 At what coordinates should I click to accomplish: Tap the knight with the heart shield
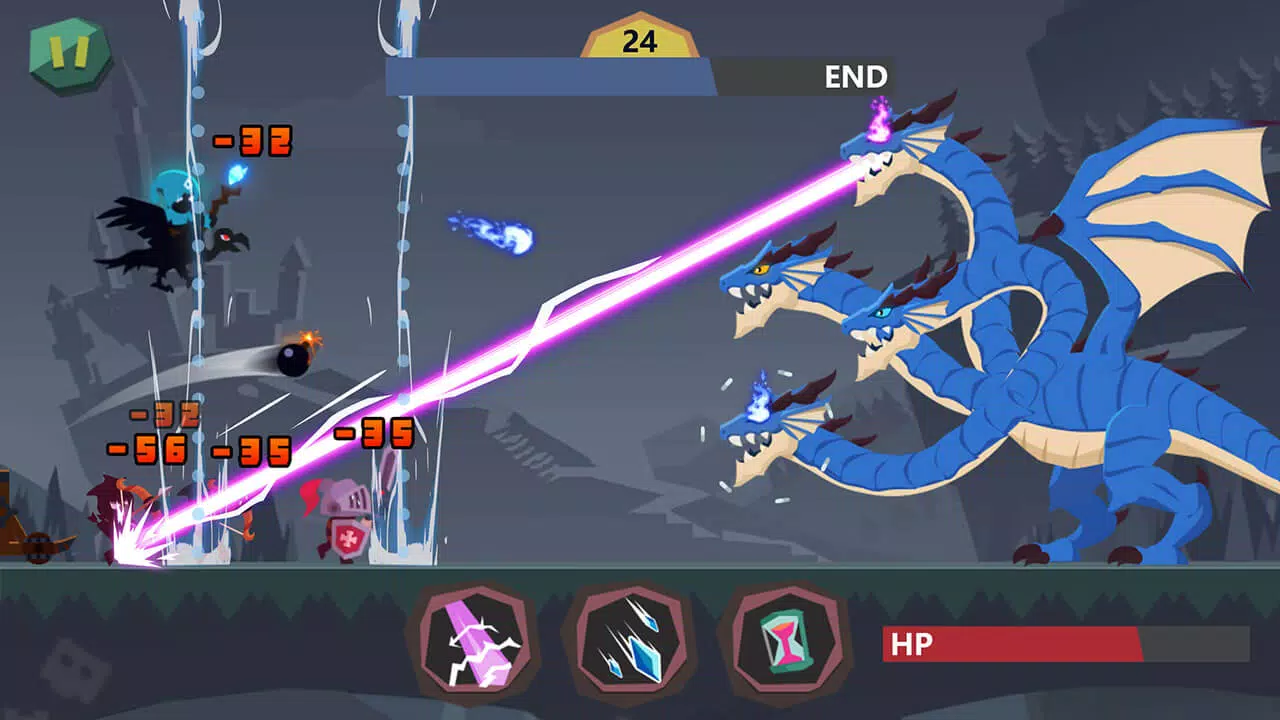point(345,520)
